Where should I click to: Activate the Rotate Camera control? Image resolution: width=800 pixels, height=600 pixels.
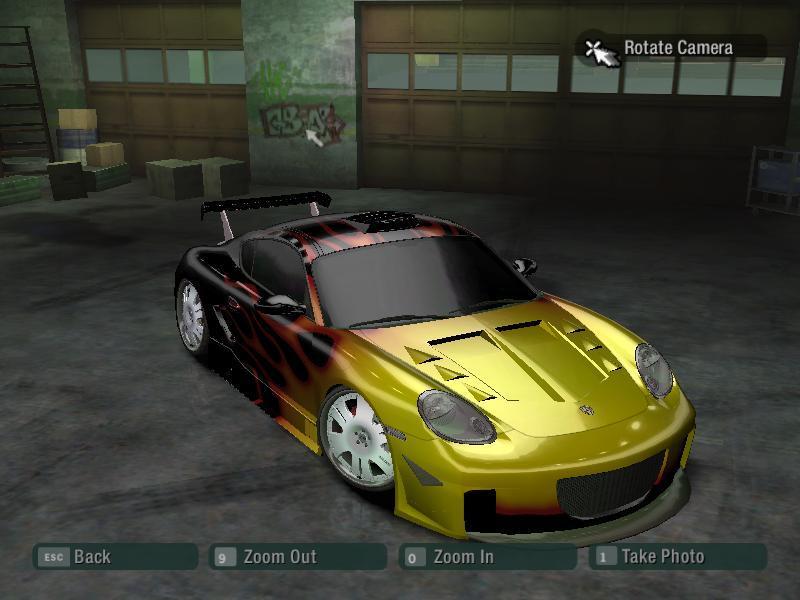point(672,48)
